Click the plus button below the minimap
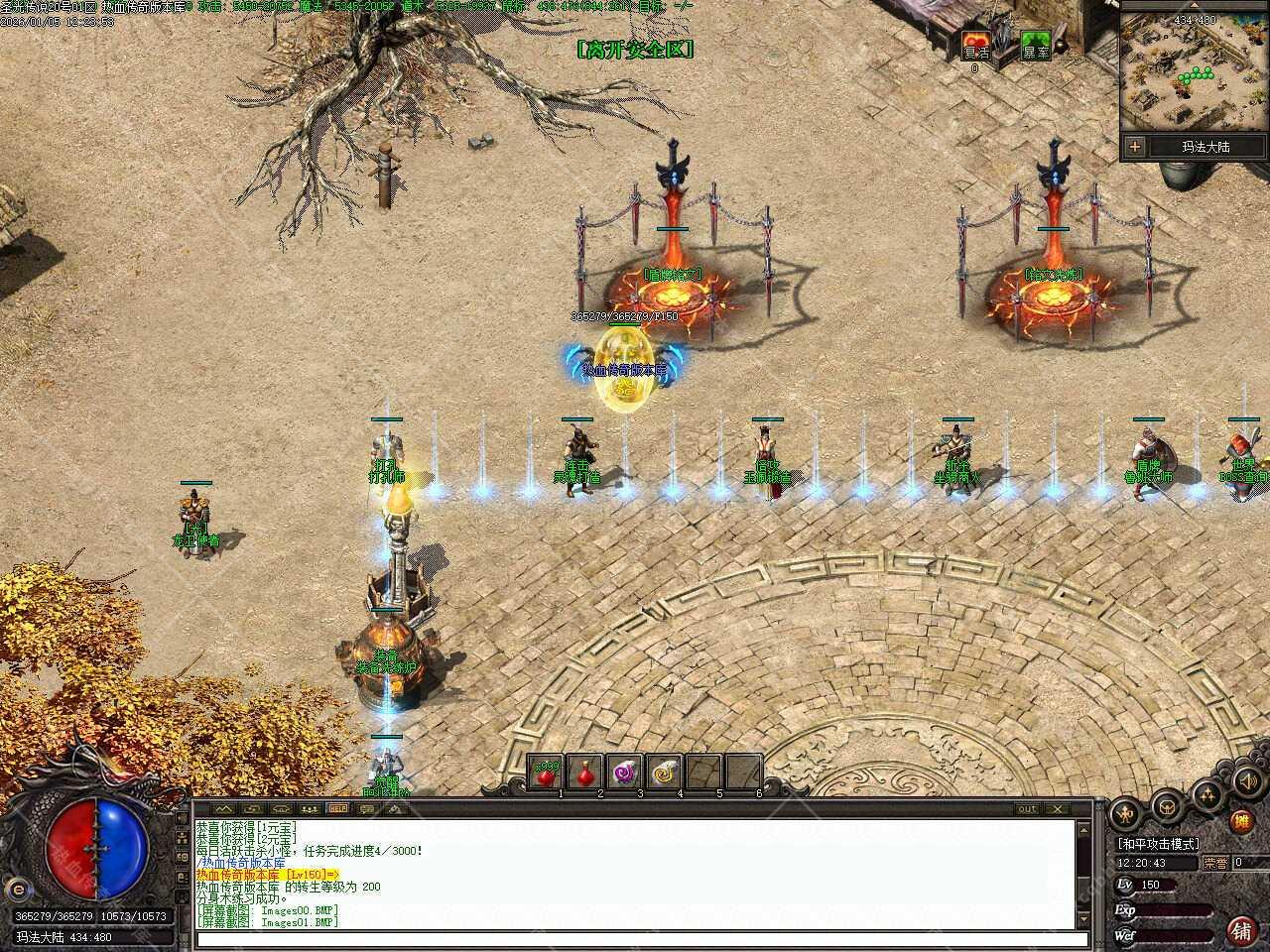The width and height of the screenshot is (1270, 952). [x=1135, y=147]
